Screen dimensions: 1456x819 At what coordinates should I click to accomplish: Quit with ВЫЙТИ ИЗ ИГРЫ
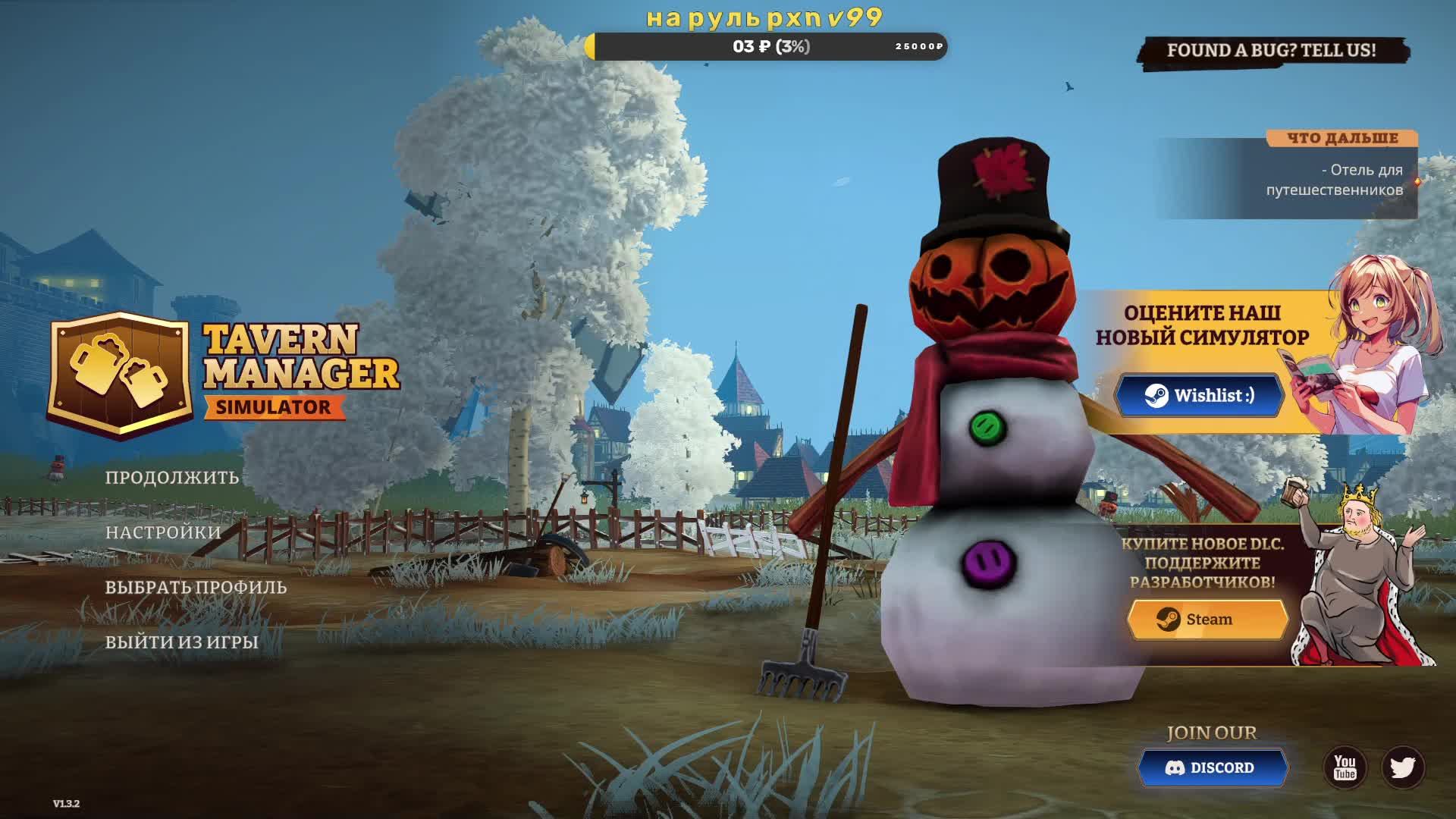click(182, 642)
